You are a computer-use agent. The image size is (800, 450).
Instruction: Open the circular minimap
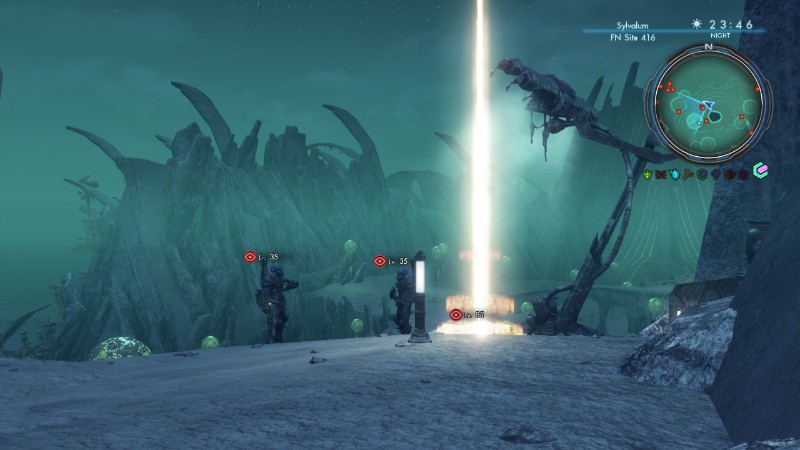pos(708,104)
